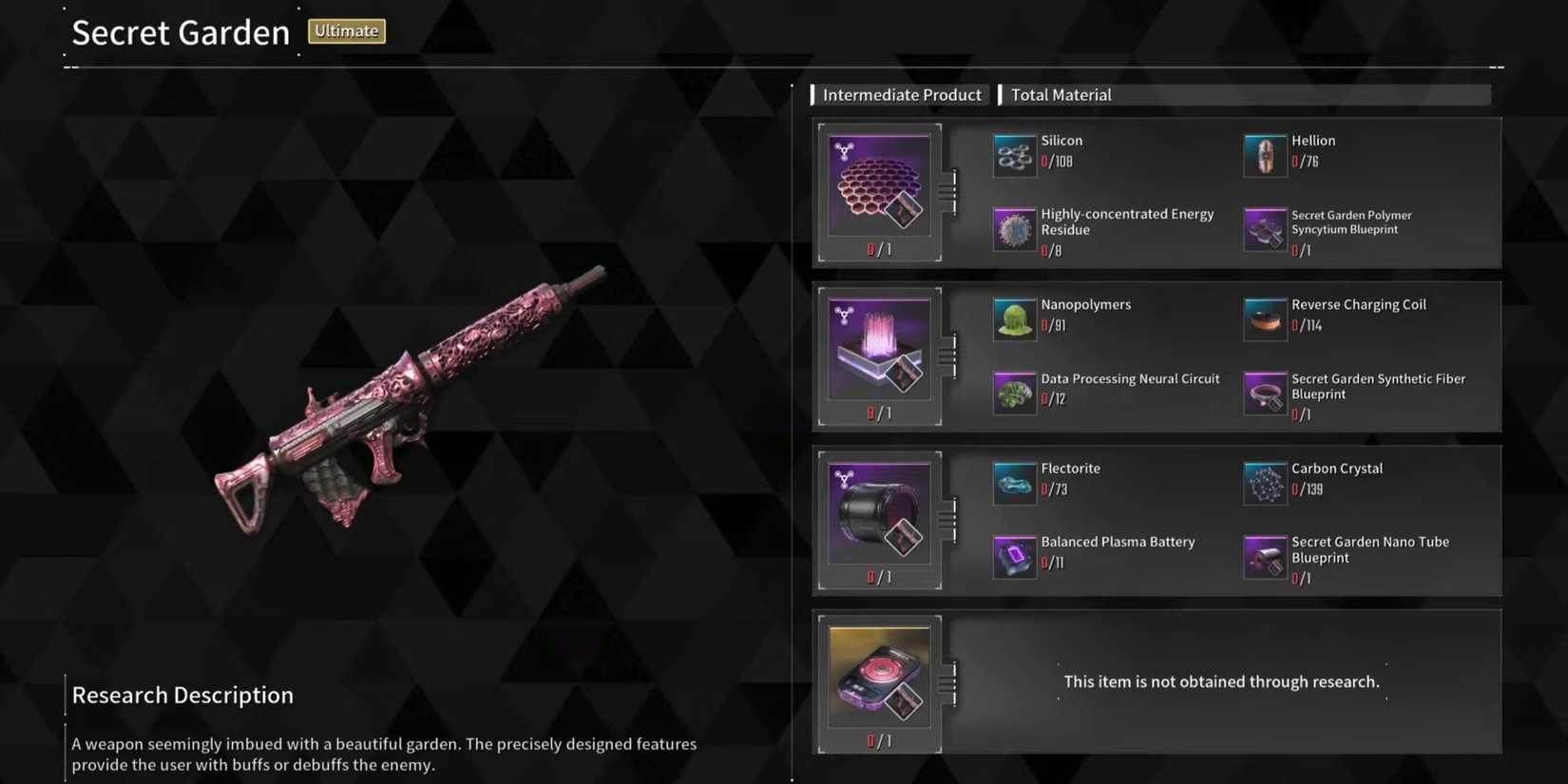Screen dimensions: 1568x784
Task: Select the Secret Garden Synthetic Fiber Blueprint icon
Action: [1264, 392]
